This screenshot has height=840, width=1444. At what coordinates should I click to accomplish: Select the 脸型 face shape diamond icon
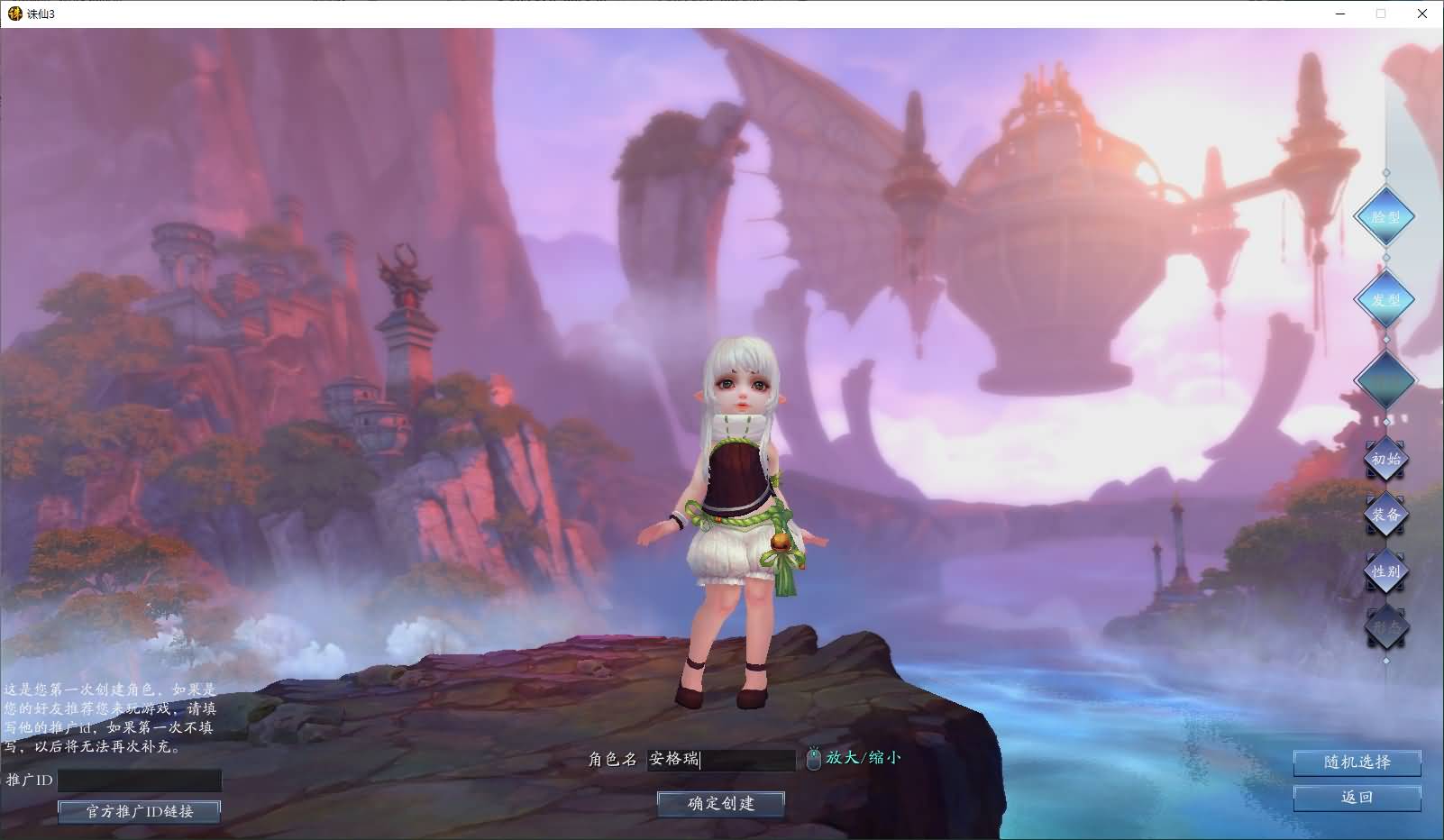tap(1385, 217)
